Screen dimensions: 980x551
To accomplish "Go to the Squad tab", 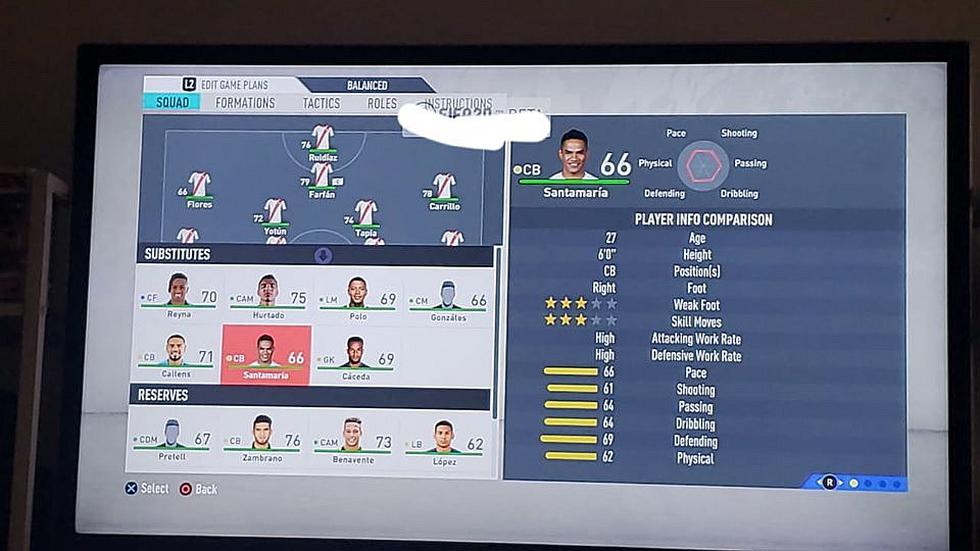I will pos(171,102).
